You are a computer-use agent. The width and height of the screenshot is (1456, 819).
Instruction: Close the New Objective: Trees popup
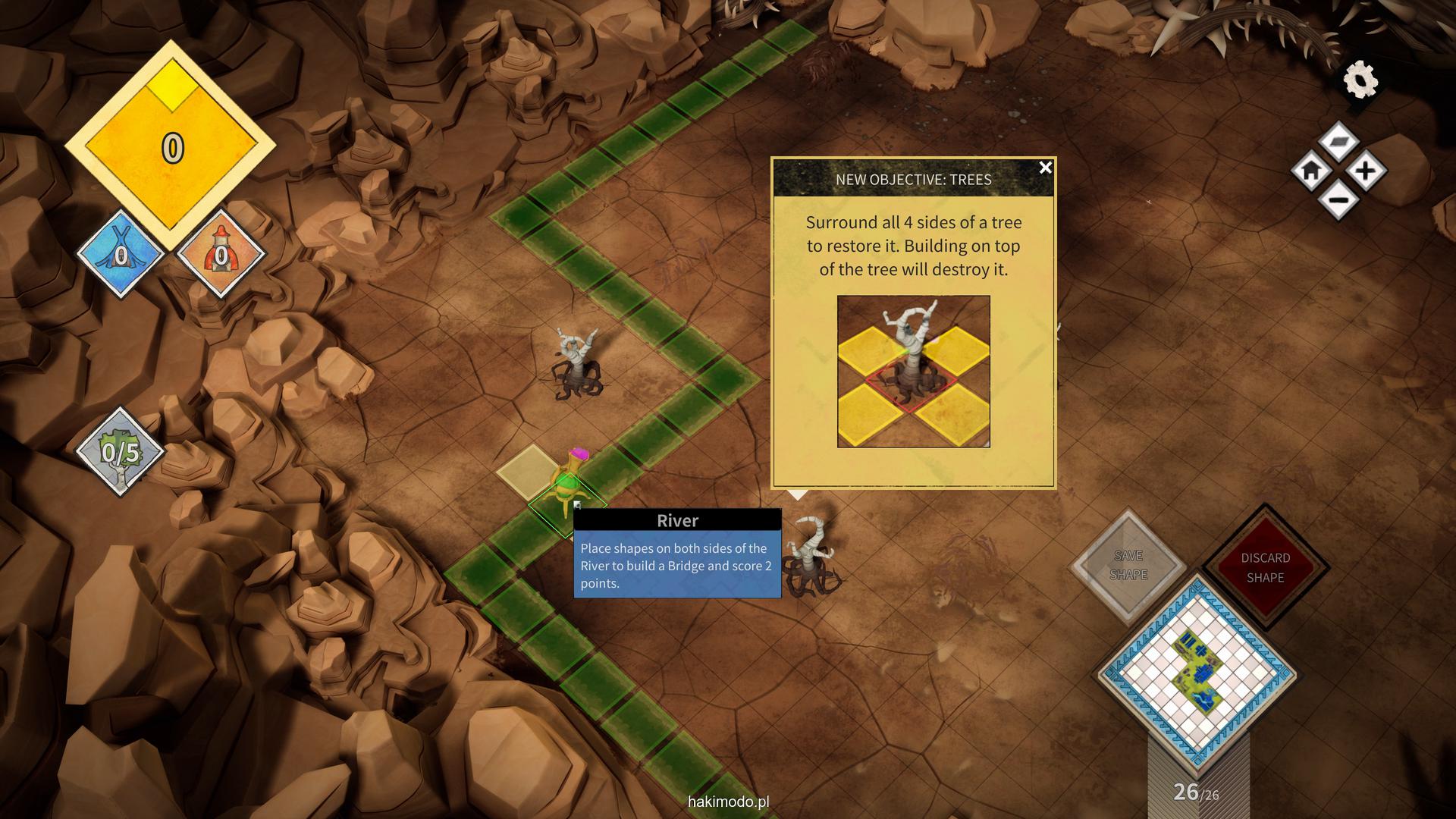[x=1045, y=168]
